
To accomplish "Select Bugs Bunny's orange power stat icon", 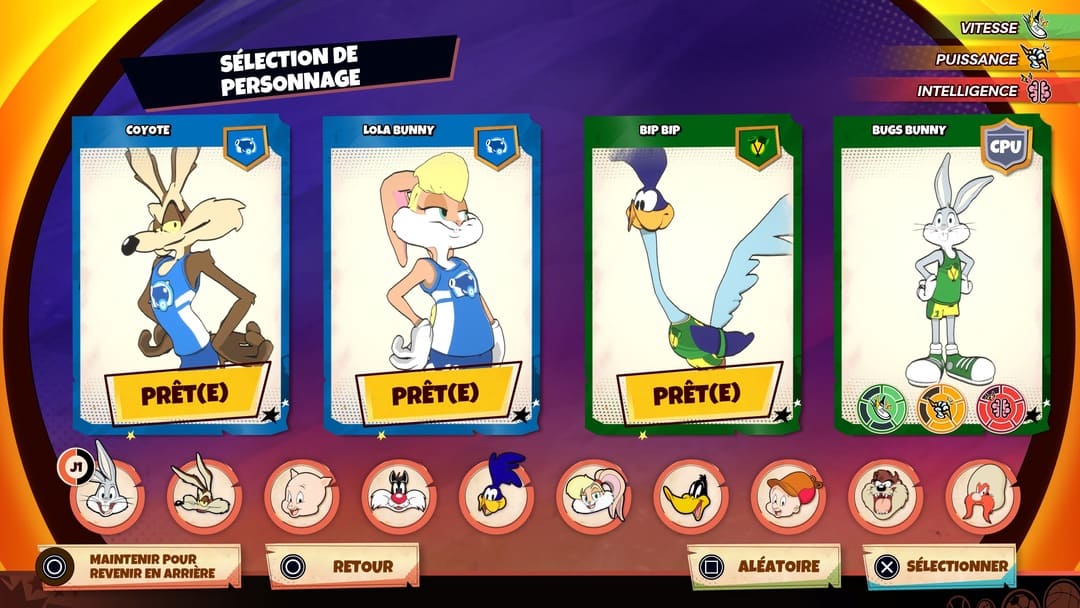I will [x=941, y=408].
